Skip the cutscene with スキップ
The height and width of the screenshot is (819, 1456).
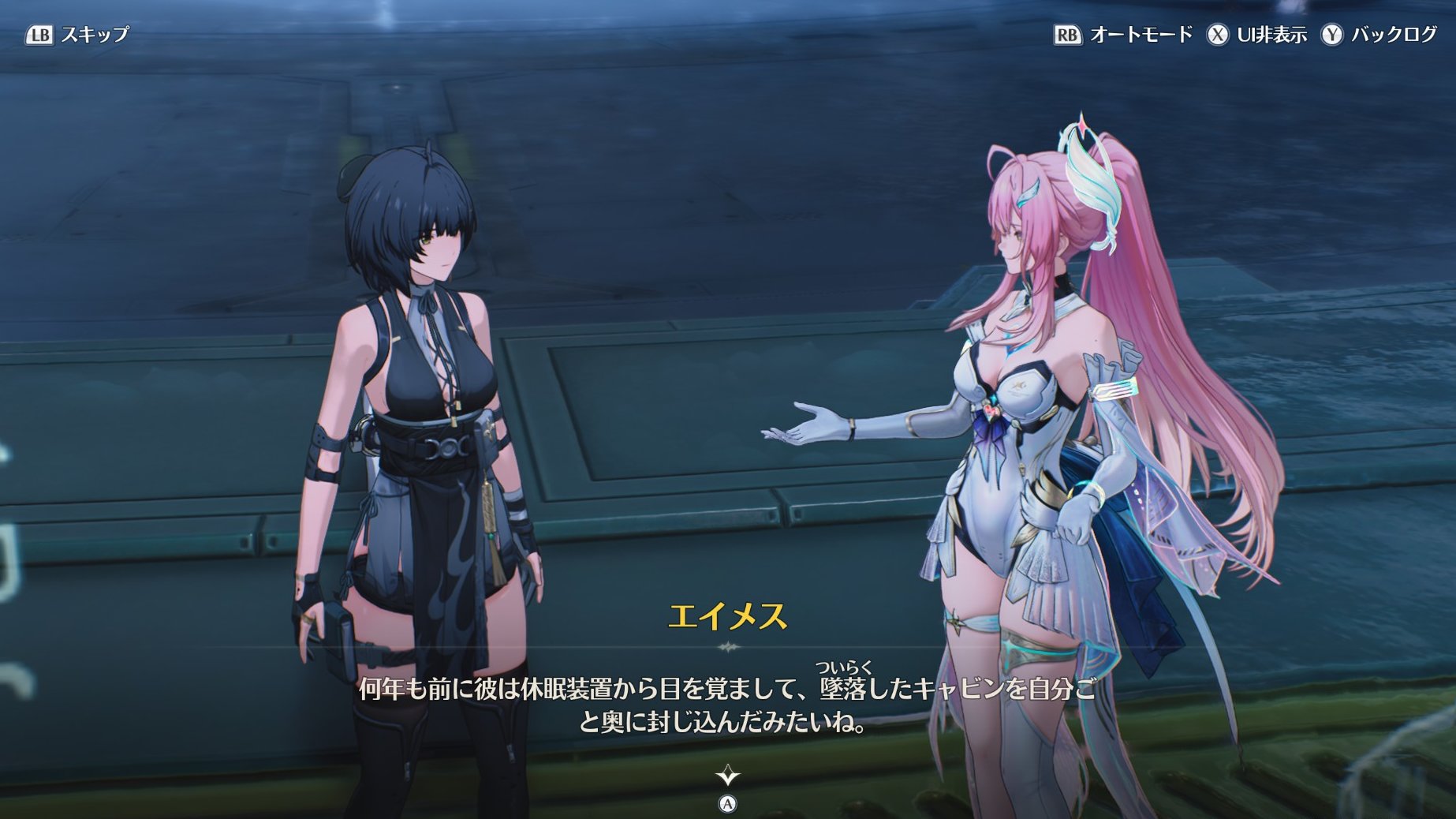(x=77, y=35)
